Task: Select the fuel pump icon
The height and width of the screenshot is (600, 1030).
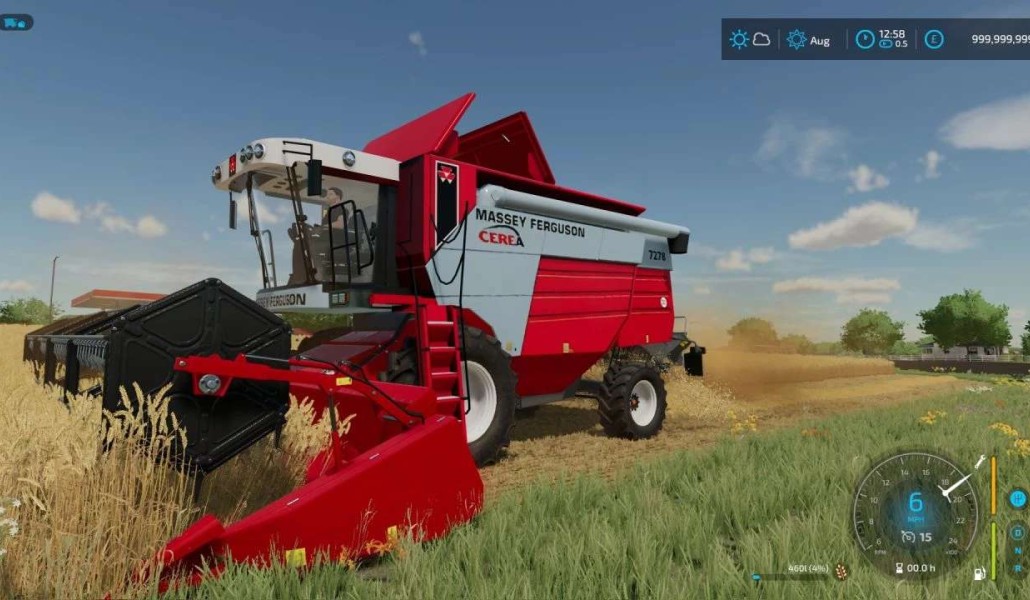Action: pyautogui.click(x=979, y=573)
